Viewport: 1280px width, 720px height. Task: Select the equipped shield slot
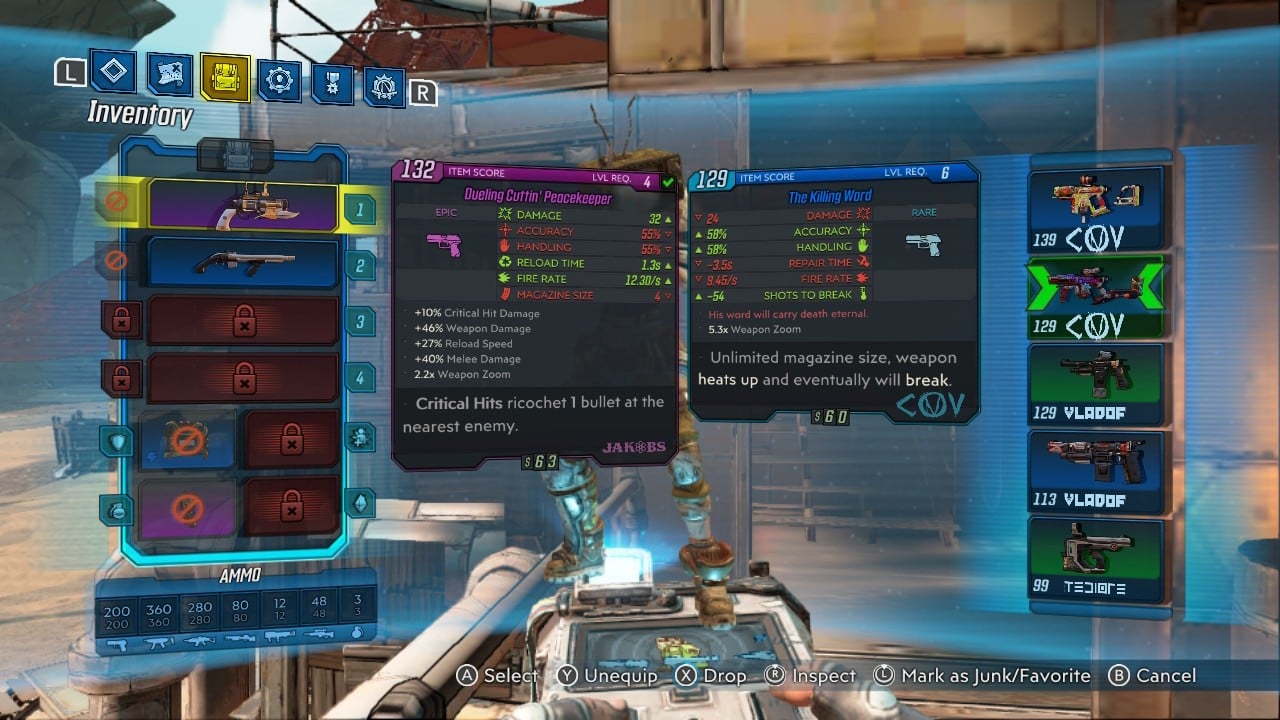click(x=187, y=440)
